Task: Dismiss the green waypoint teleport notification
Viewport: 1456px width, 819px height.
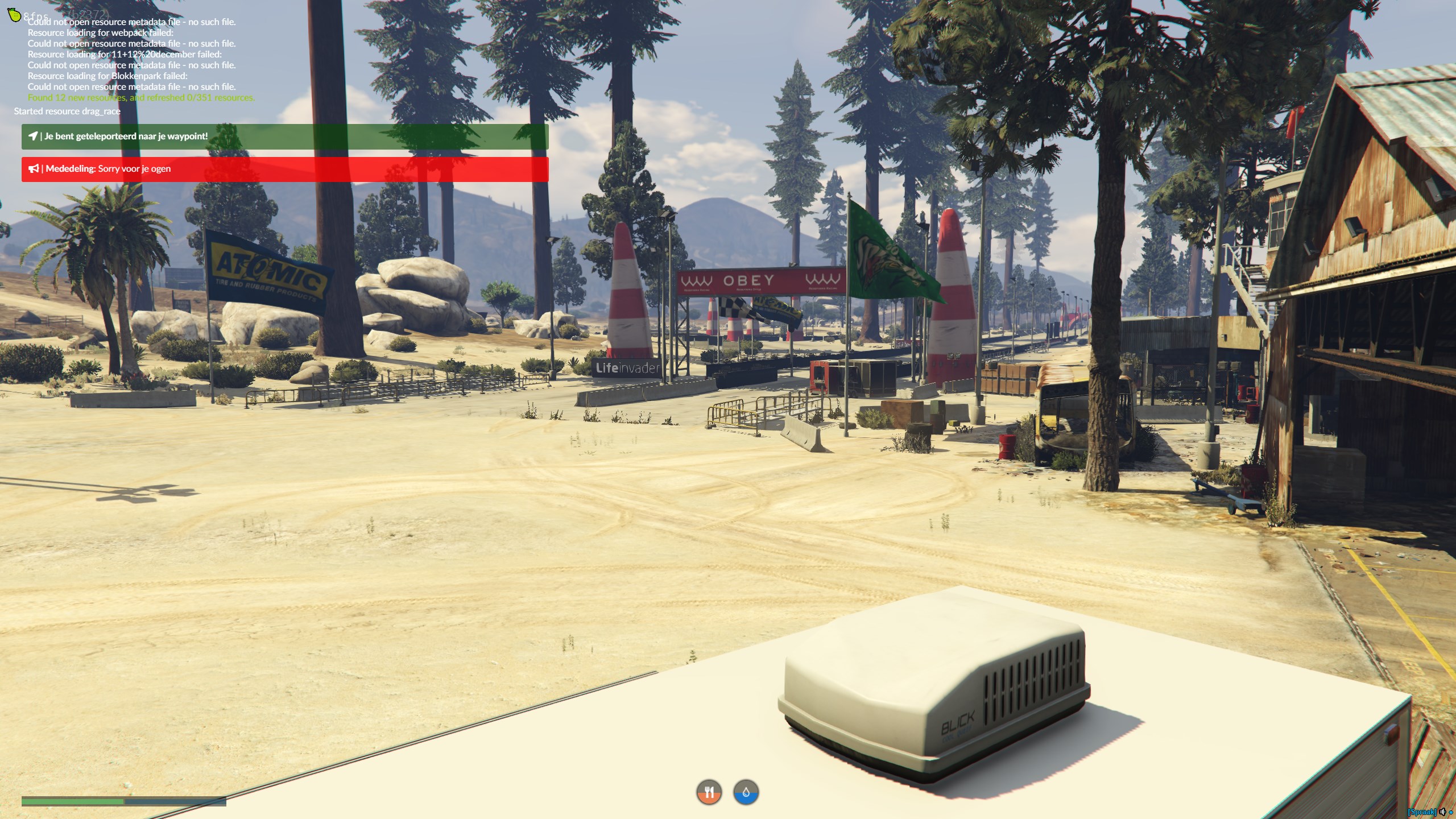Action: pos(284,136)
